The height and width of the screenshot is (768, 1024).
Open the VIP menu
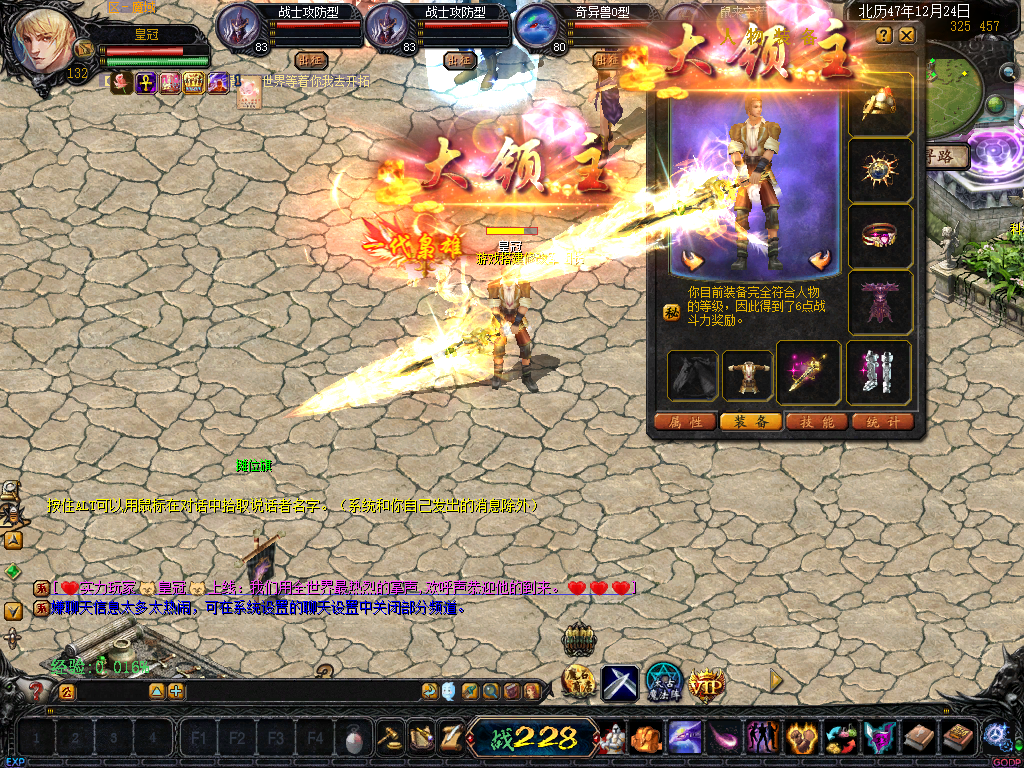707,684
